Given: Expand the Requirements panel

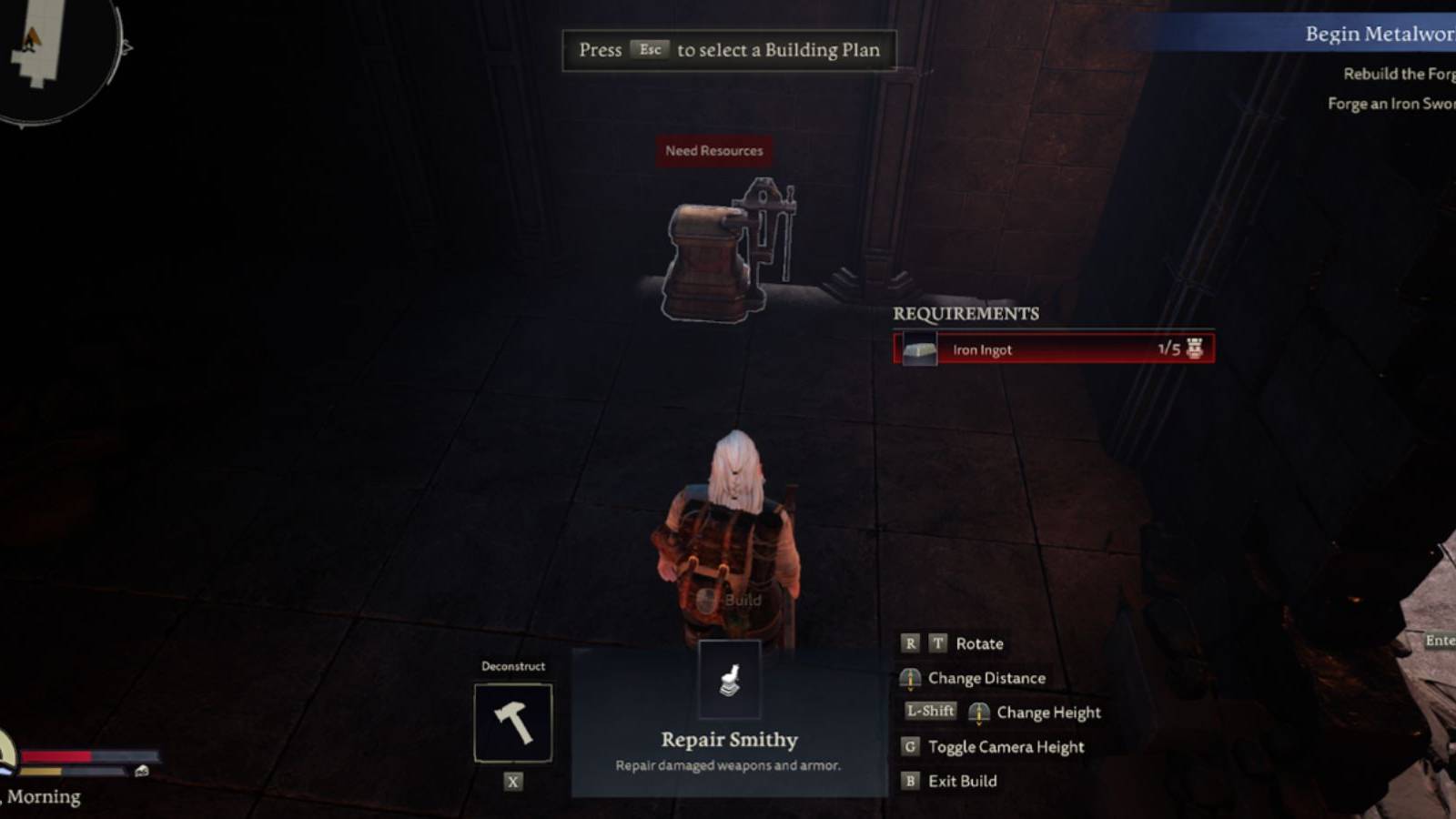Looking at the screenshot, I should [x=965, y=315].
